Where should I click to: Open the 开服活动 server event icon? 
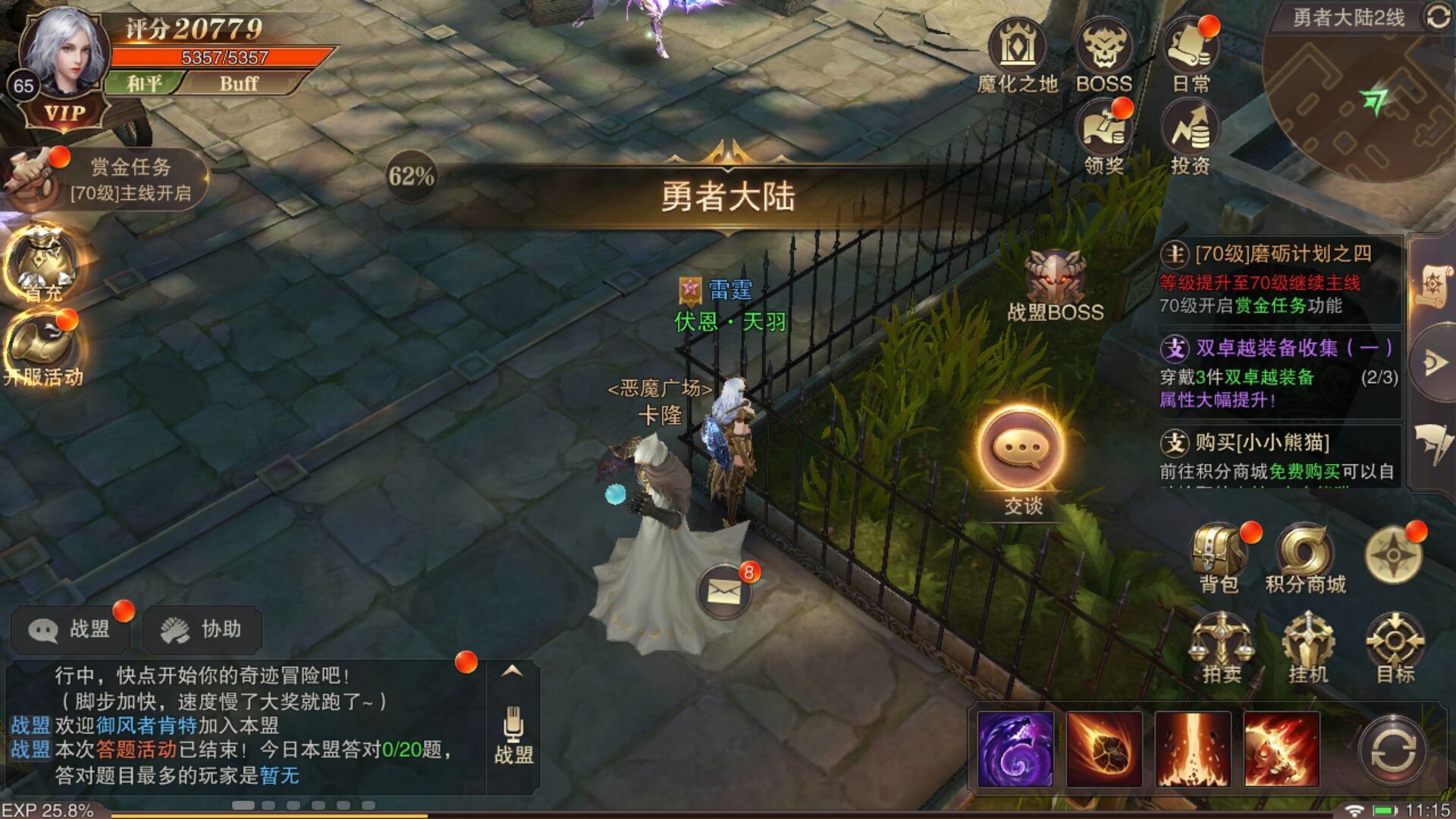tap(44, 350)
